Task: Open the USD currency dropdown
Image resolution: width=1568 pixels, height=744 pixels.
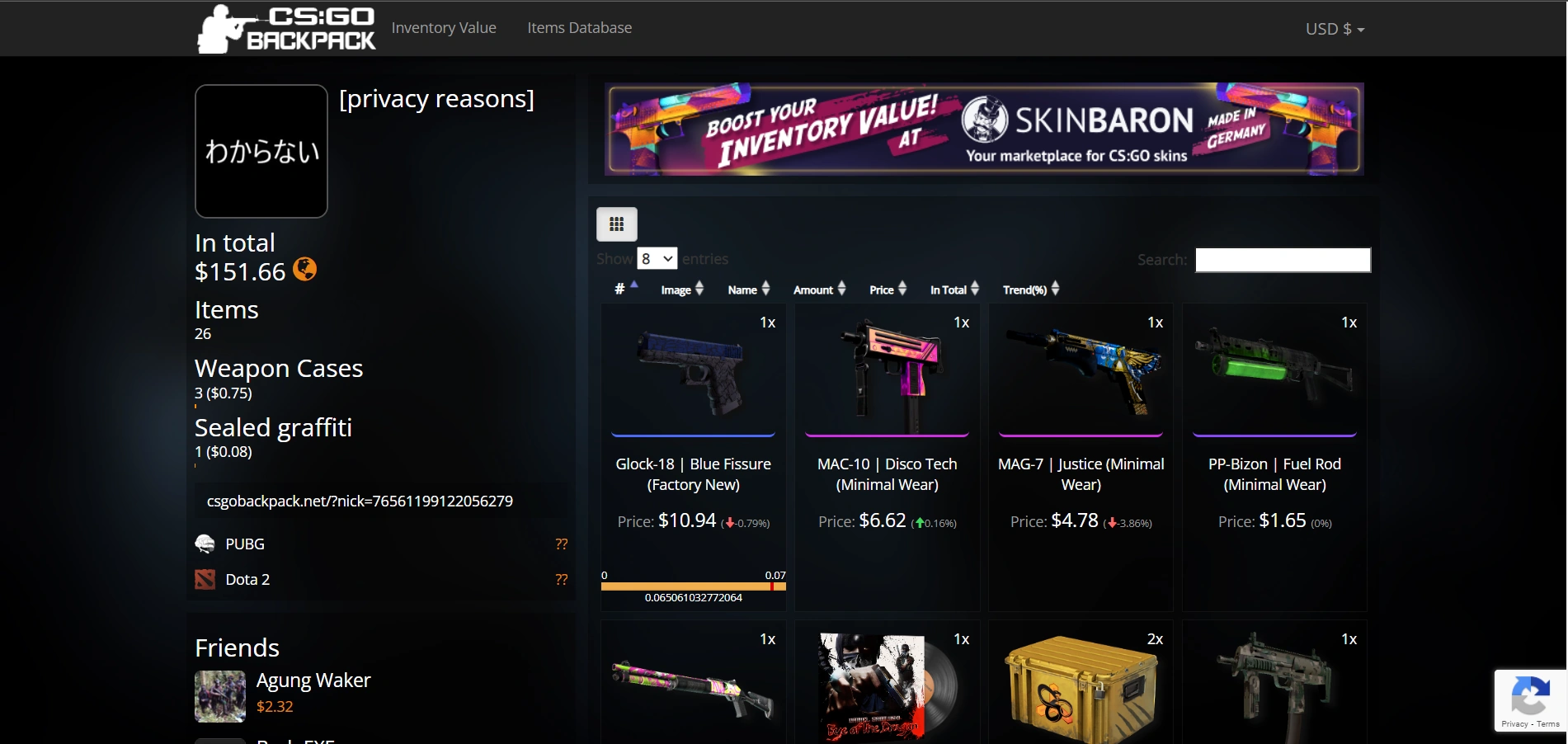Action: (1334, 28)
